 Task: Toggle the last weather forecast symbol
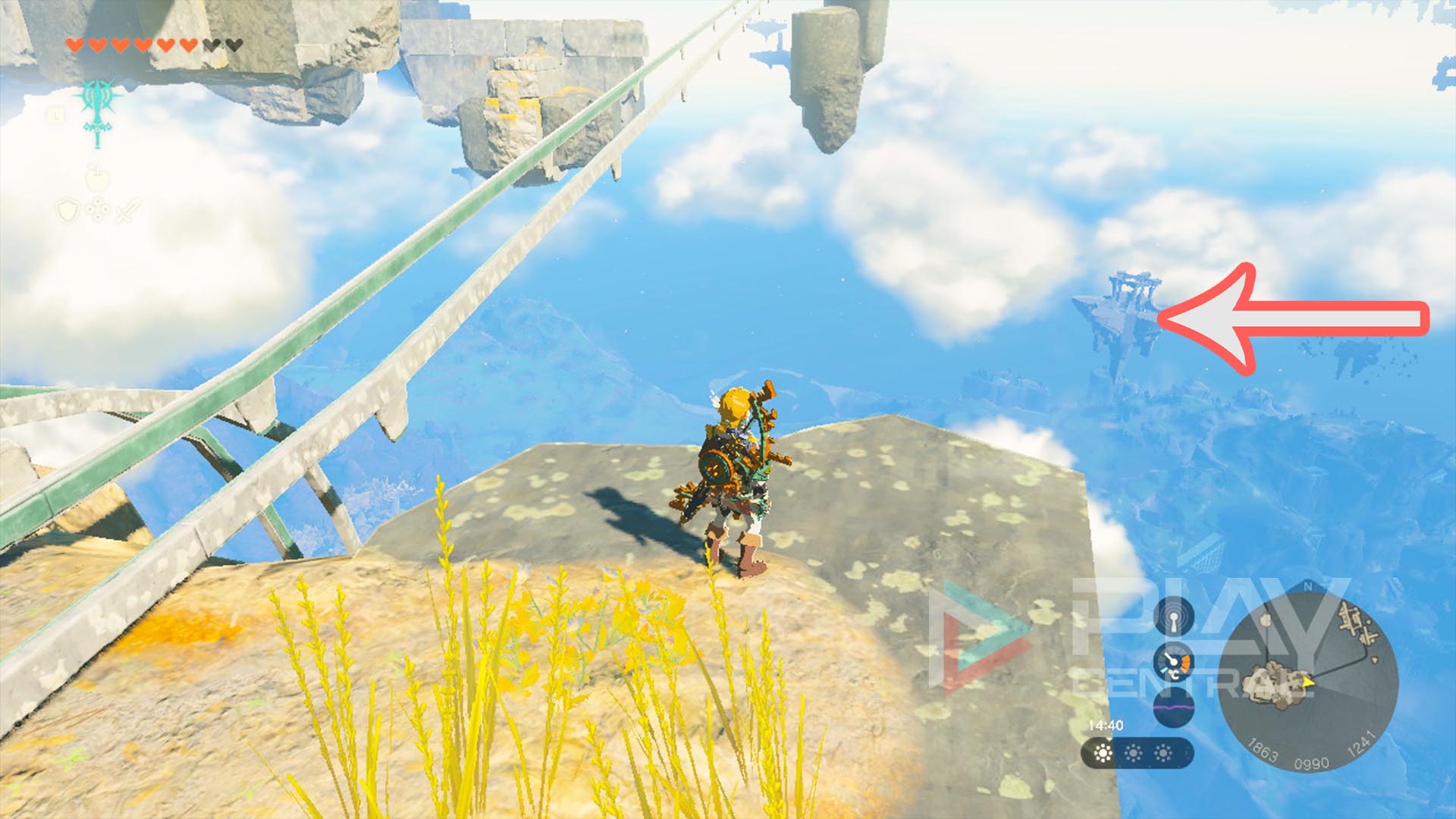(1163, 752)
